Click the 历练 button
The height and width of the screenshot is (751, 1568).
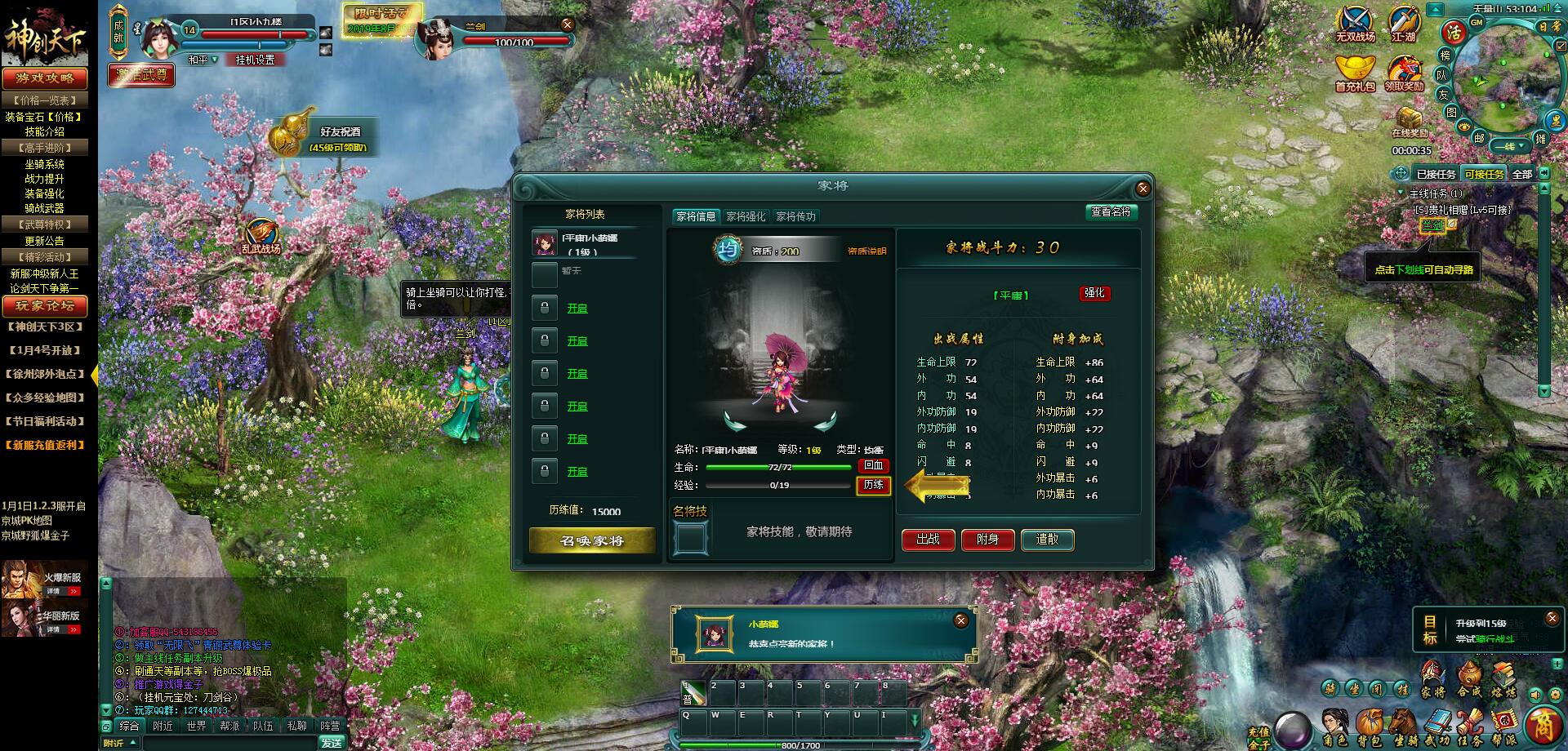873,485
